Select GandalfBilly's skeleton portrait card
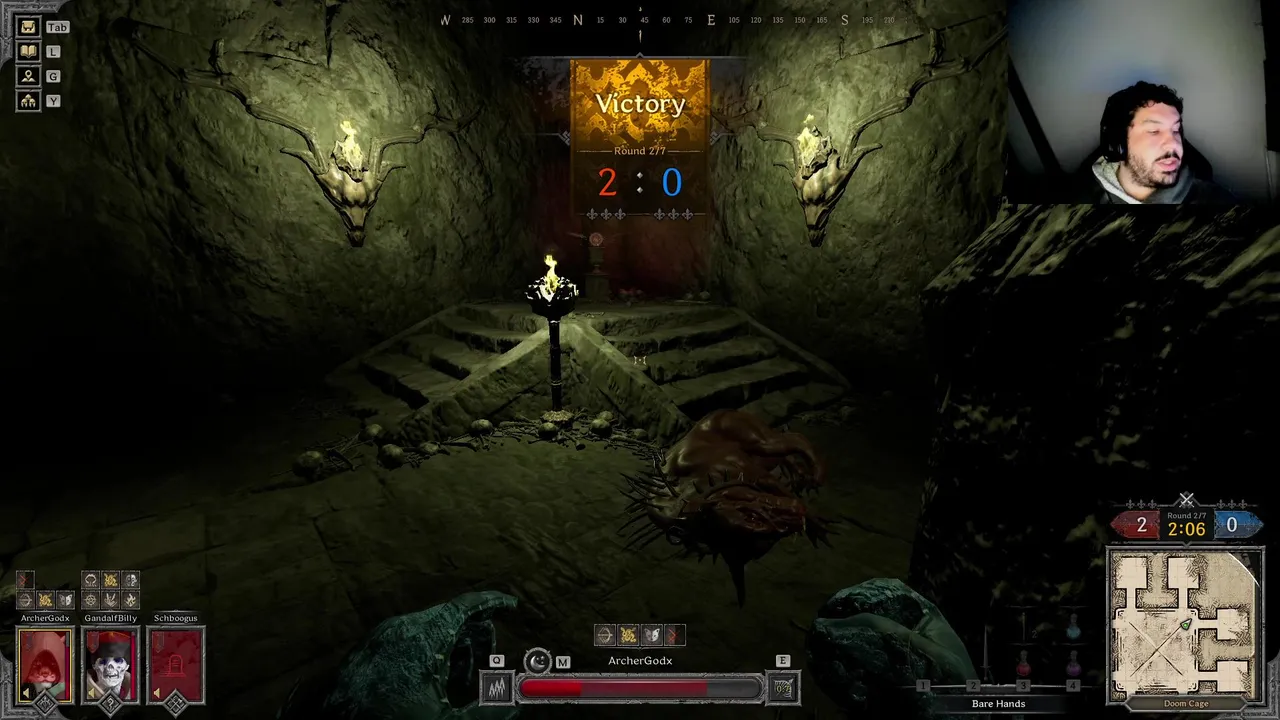 coord(110,665)
